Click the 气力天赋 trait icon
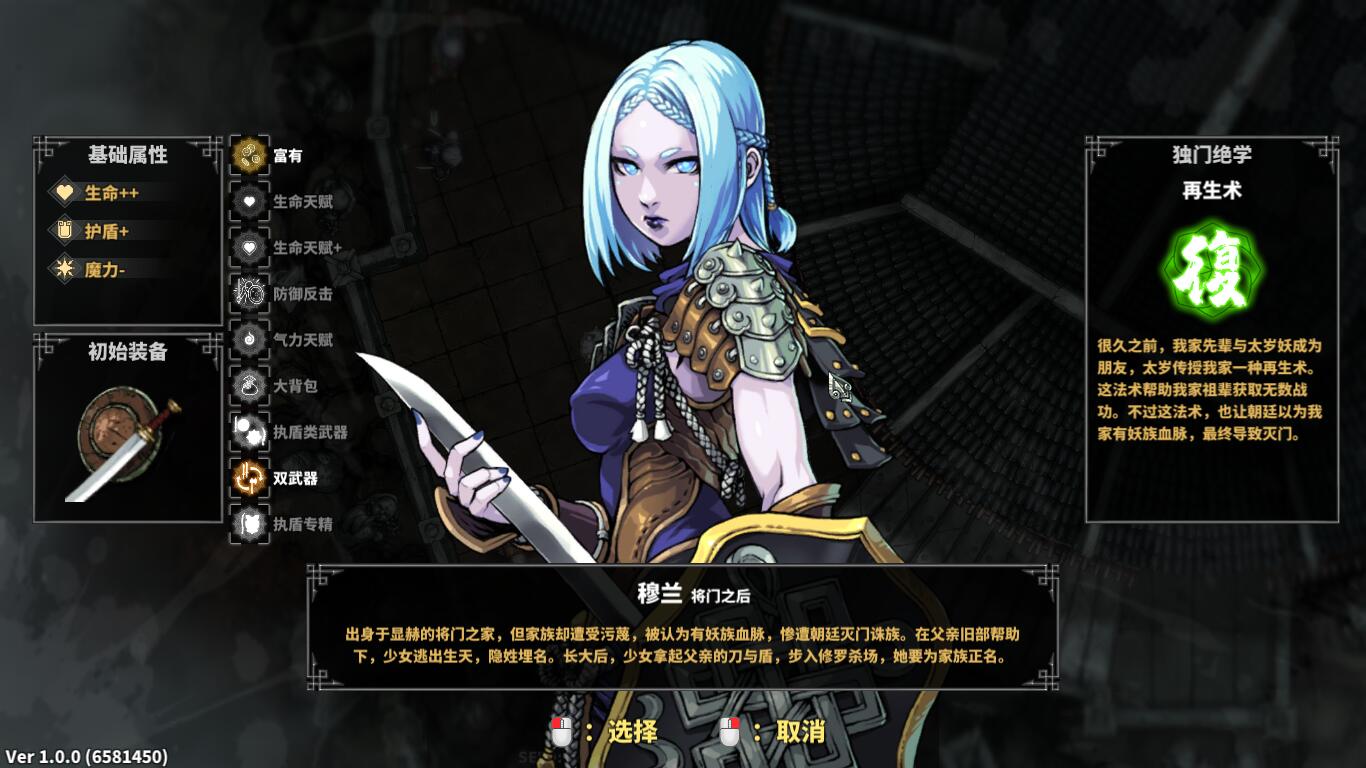This screenshot has width=1366, height=768. pos(248,339)
